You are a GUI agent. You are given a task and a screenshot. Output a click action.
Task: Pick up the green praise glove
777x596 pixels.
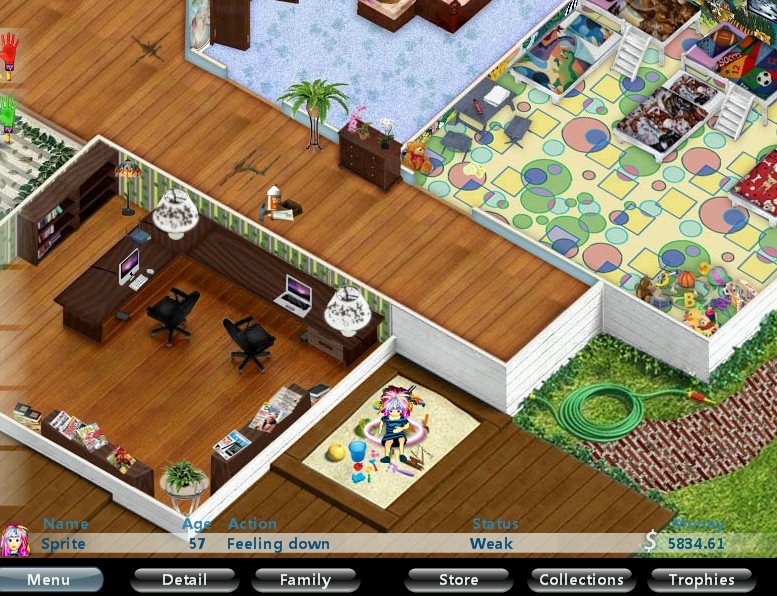10,116
